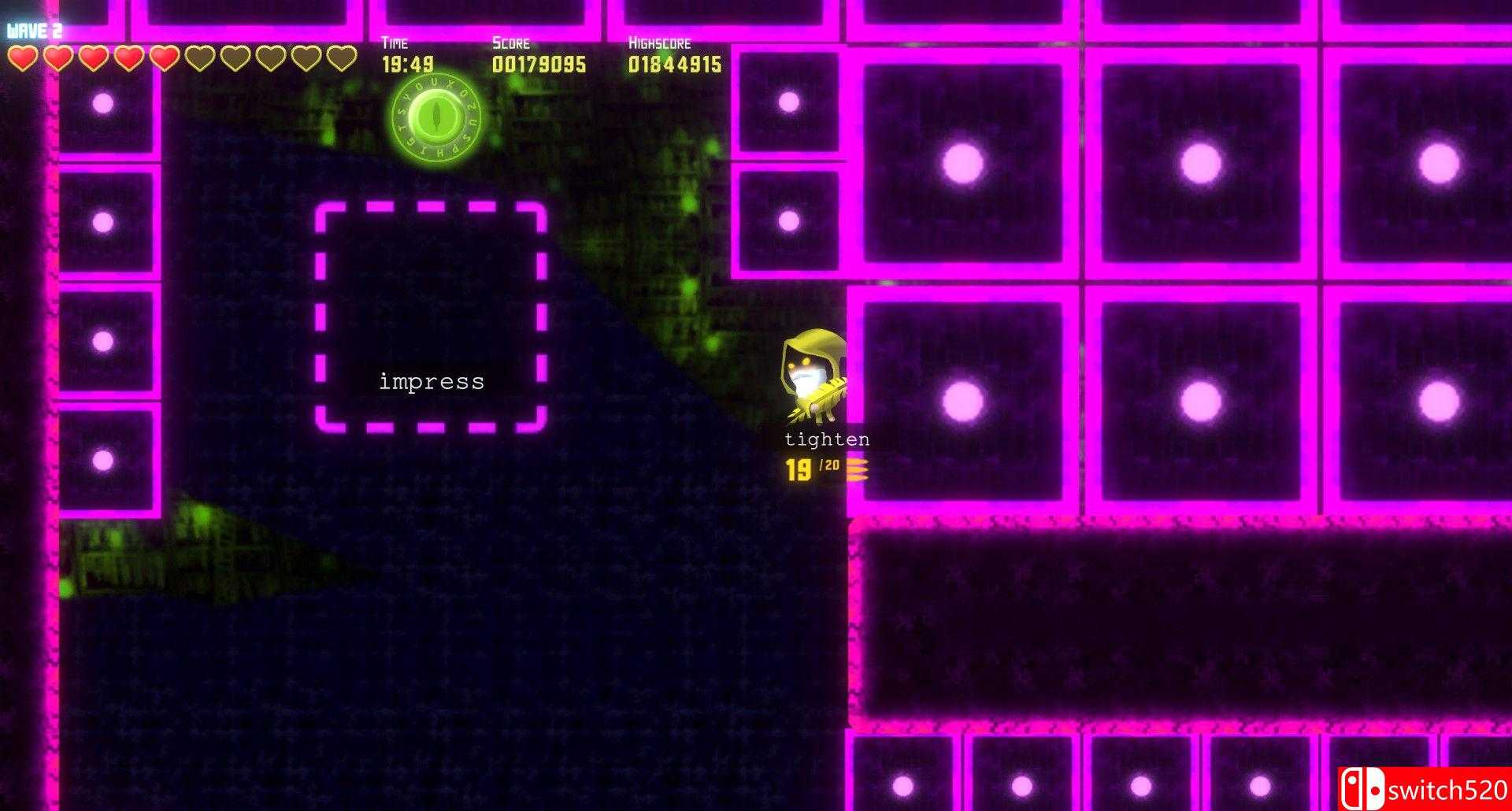Click the last empty heart on the health bar

(x=342, y=57)
